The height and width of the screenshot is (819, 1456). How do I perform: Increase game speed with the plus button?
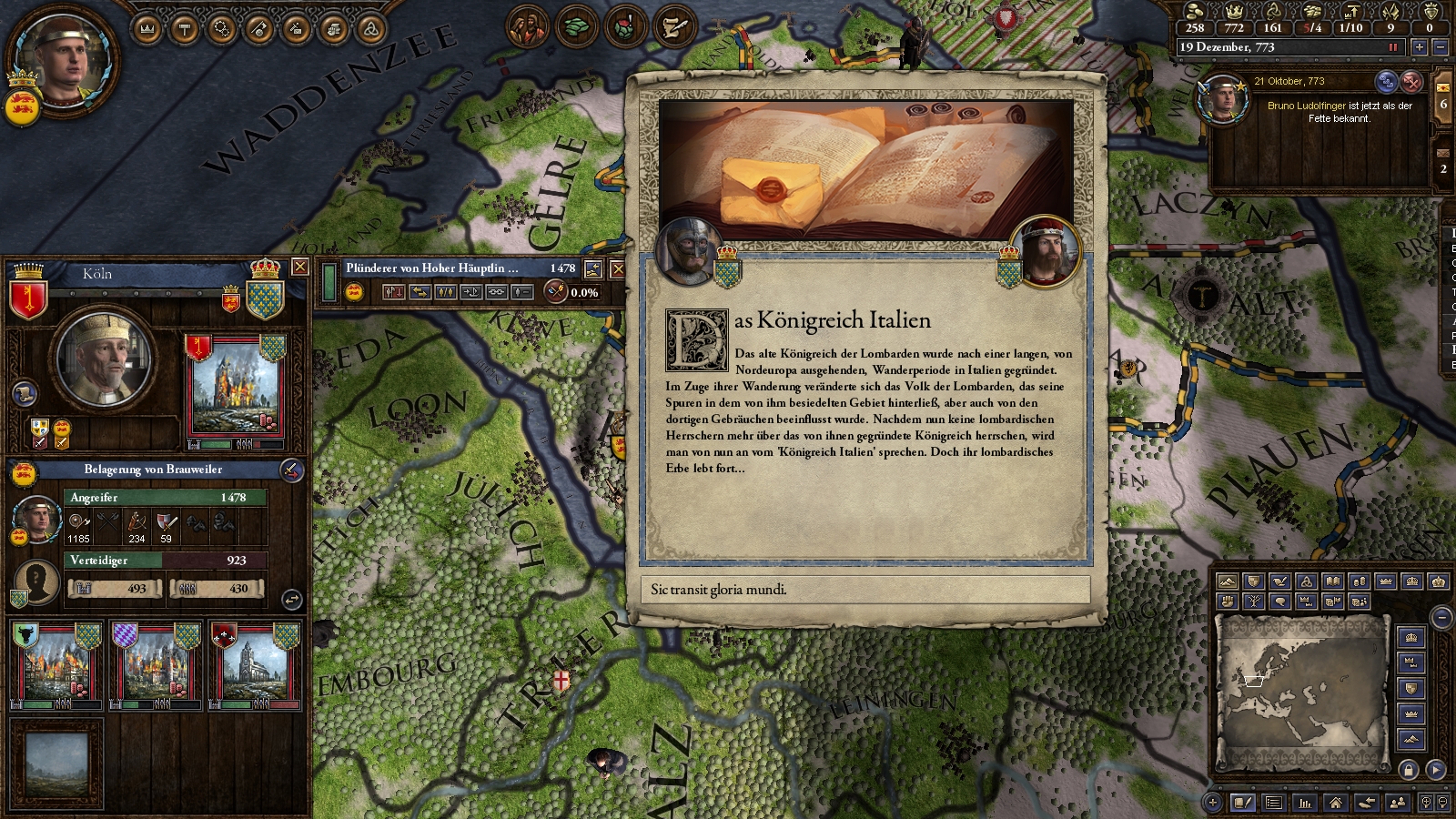tap(1420, 47)
